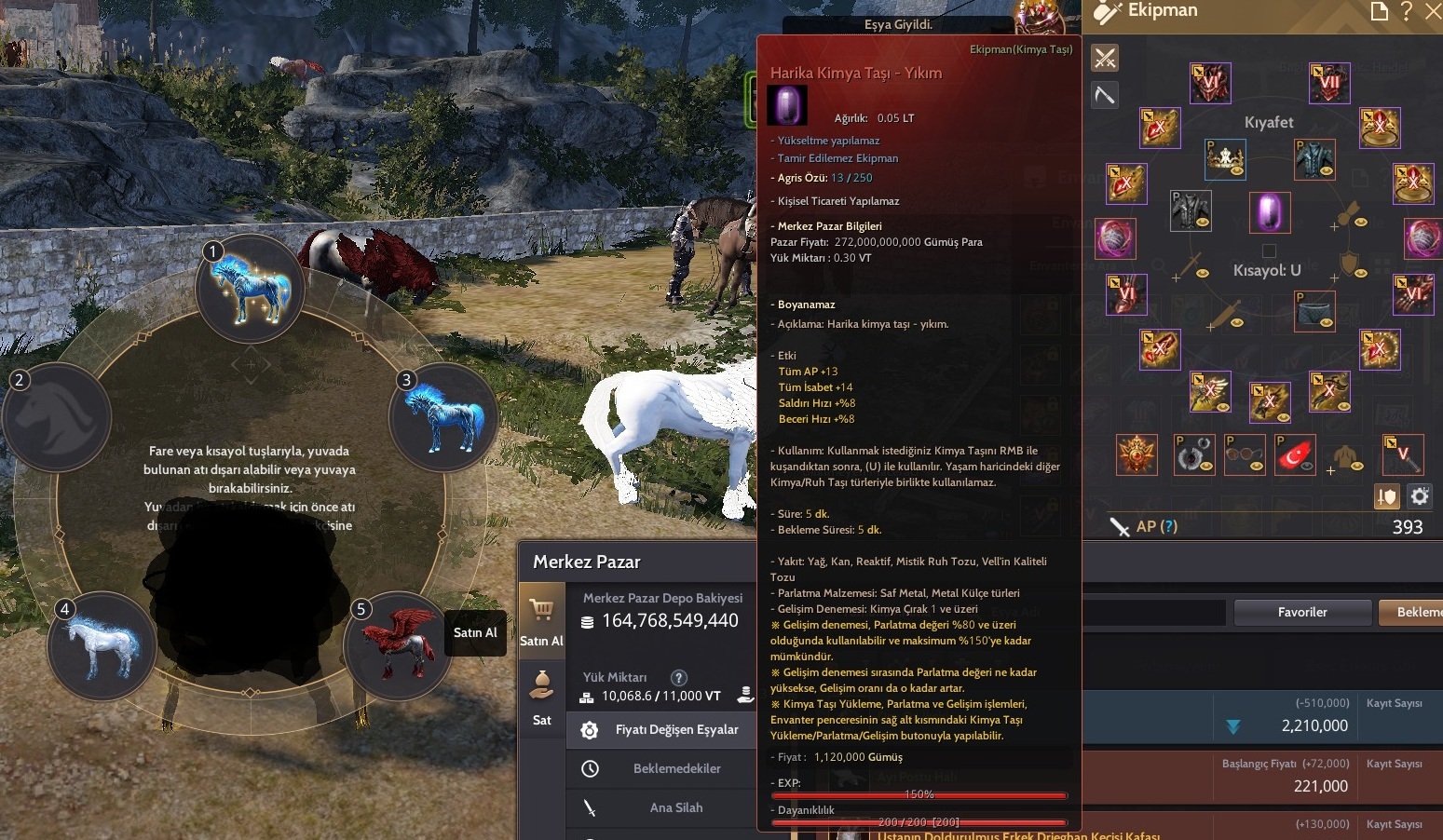The image size is (1443, 840).
Task: Open the Ekipman pop-out window icon
Action: pos(1380,11)
